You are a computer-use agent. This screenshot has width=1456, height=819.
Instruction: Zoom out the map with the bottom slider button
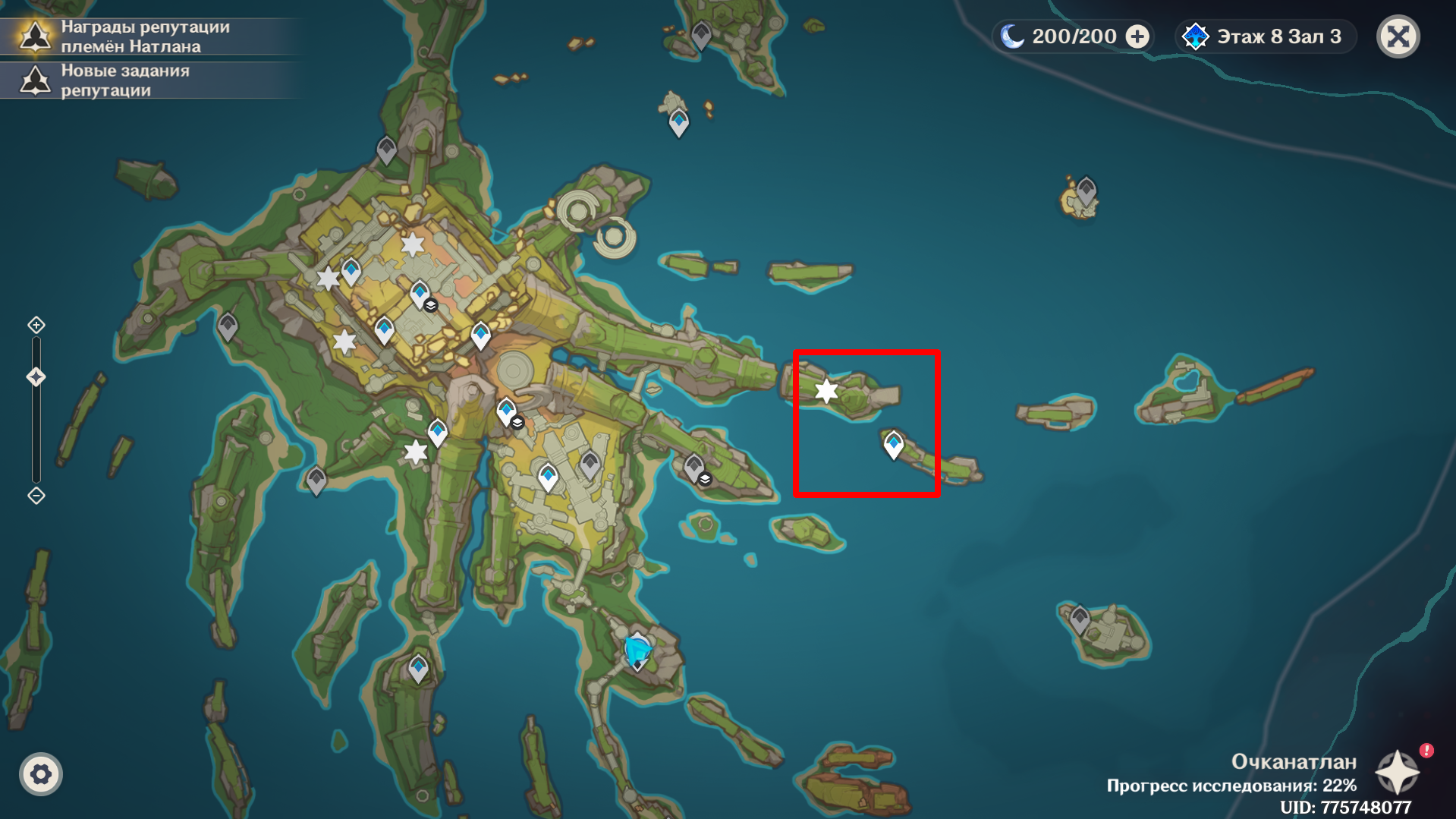coord(36,496)
